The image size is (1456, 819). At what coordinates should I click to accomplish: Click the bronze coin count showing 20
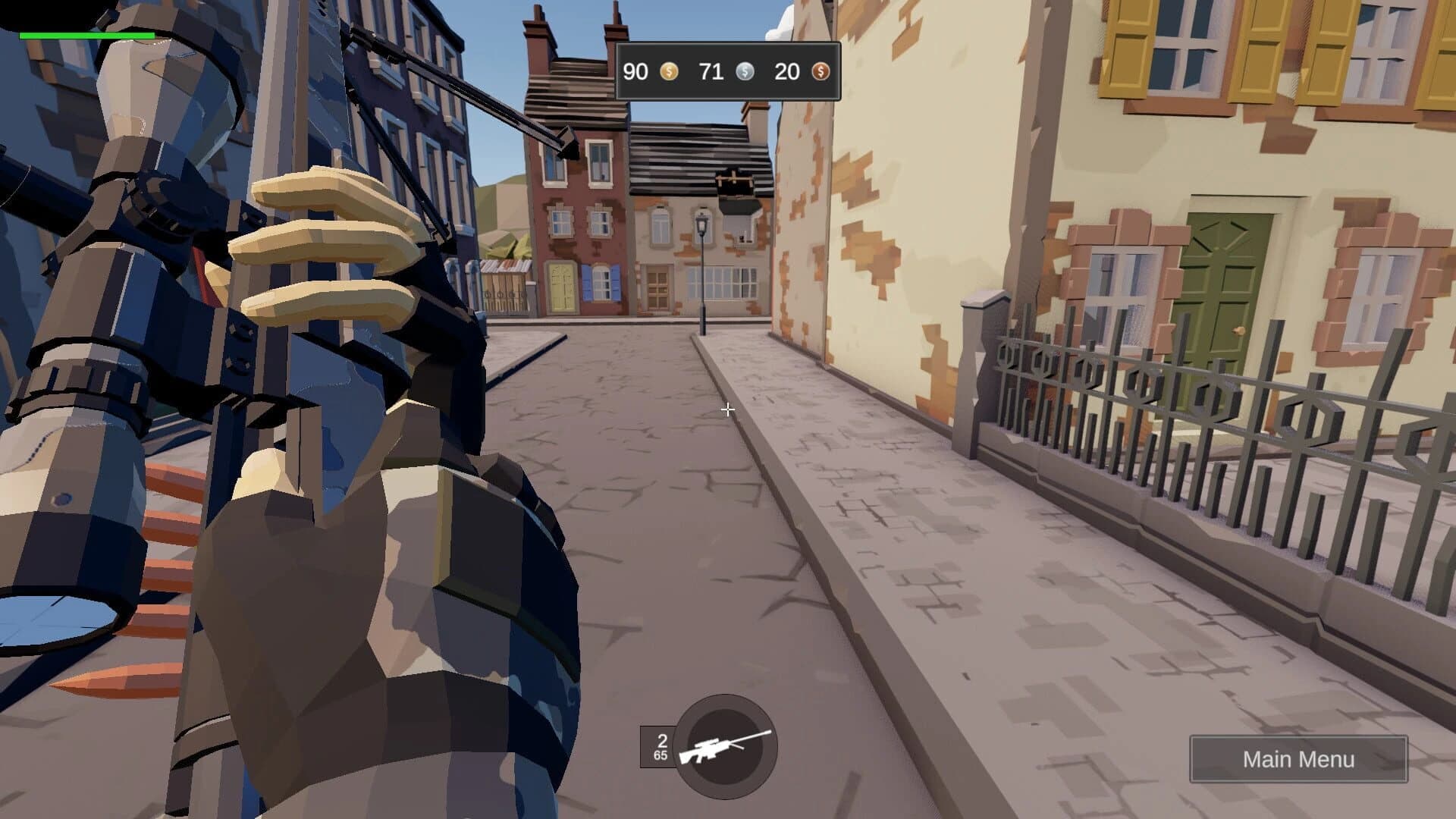coord(786,72)
